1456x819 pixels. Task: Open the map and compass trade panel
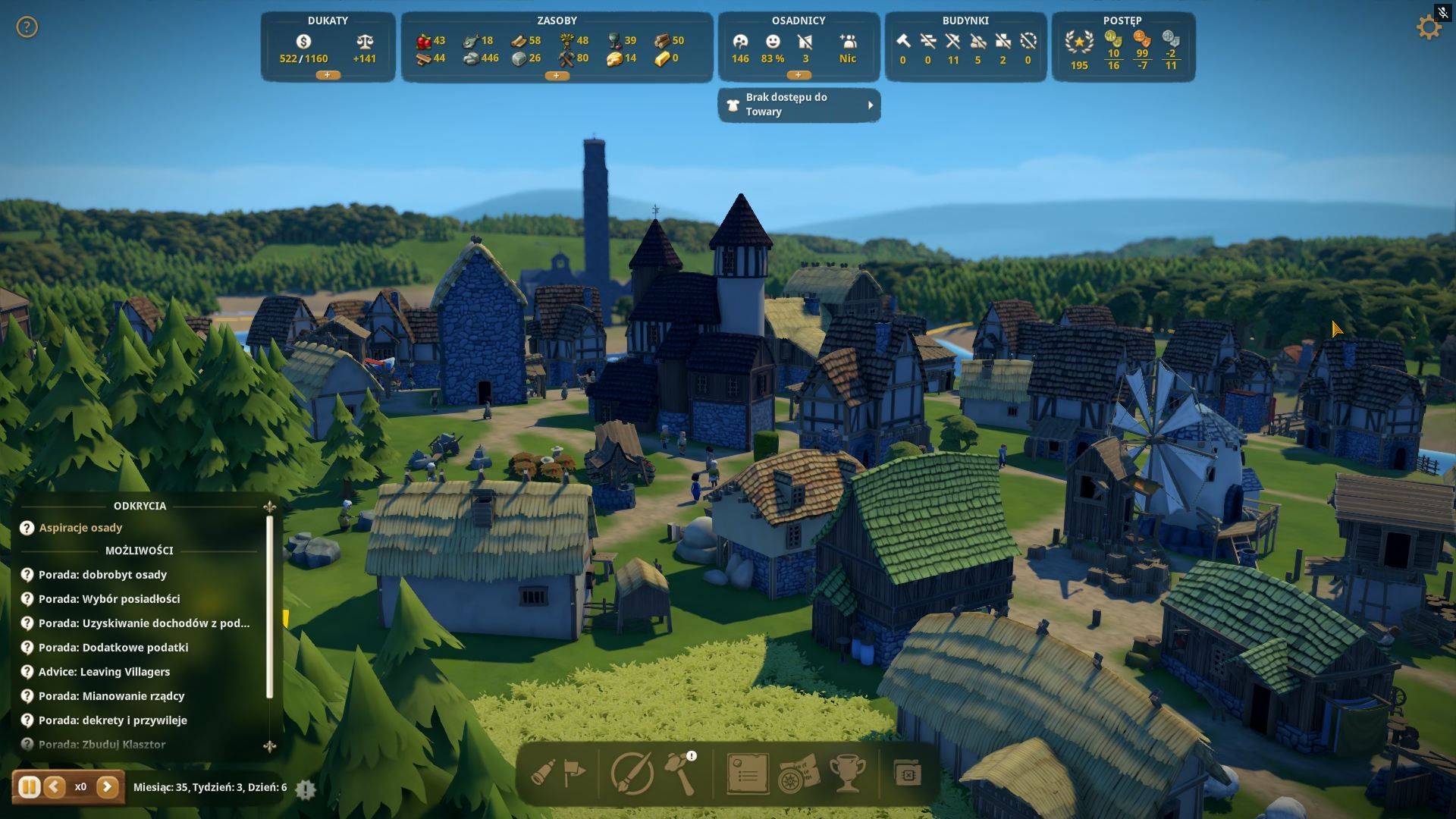click(798, 773)
